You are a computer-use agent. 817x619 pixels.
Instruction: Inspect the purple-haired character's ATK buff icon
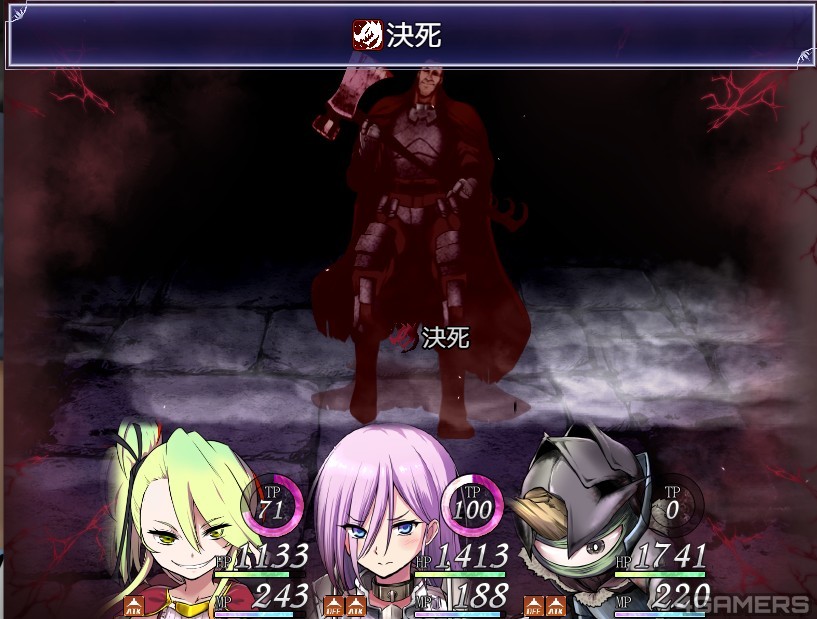click(356, 605)
